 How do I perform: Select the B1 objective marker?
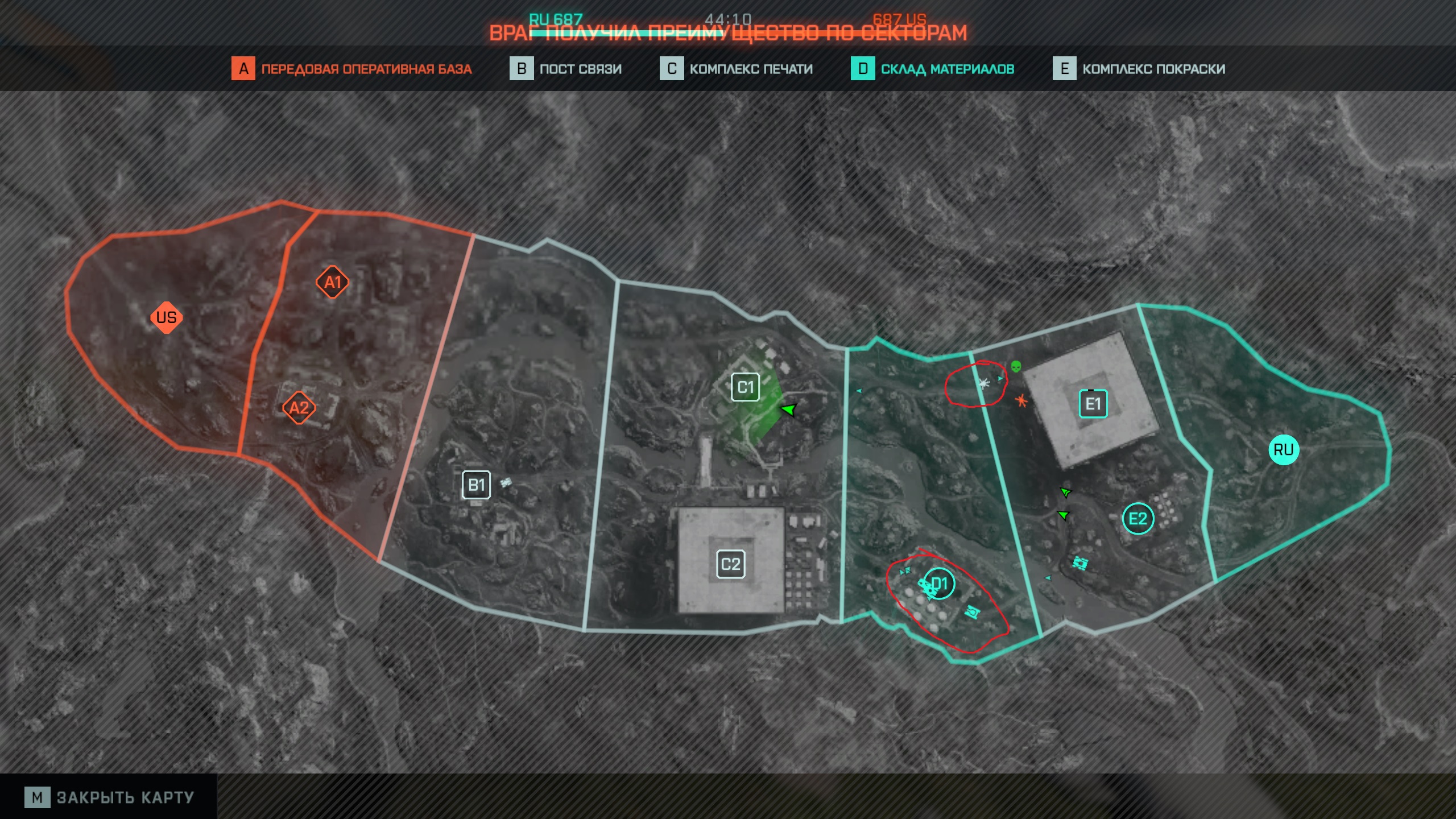click(476, 485)
